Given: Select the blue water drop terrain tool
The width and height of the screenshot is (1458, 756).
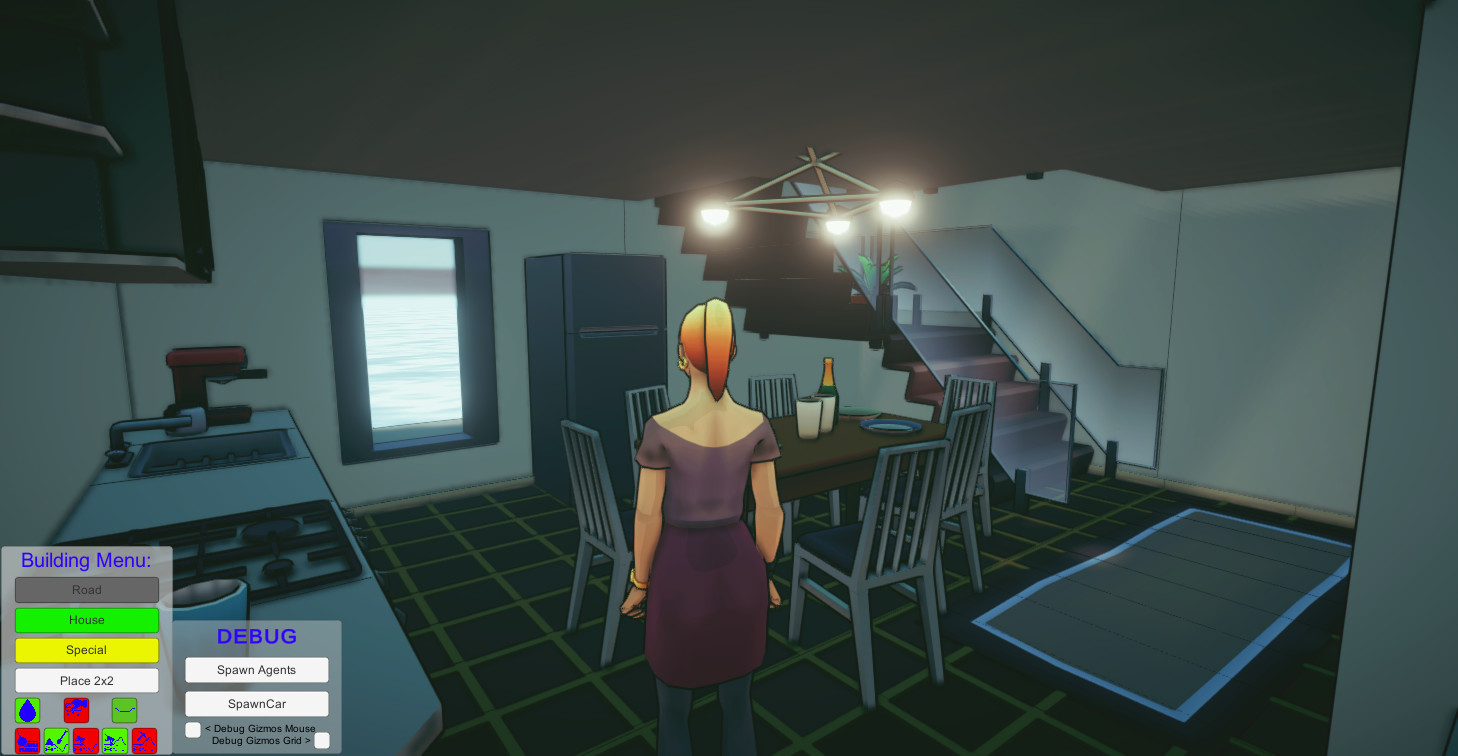Looking at the screenshot, I should click(x=27, y=710).
